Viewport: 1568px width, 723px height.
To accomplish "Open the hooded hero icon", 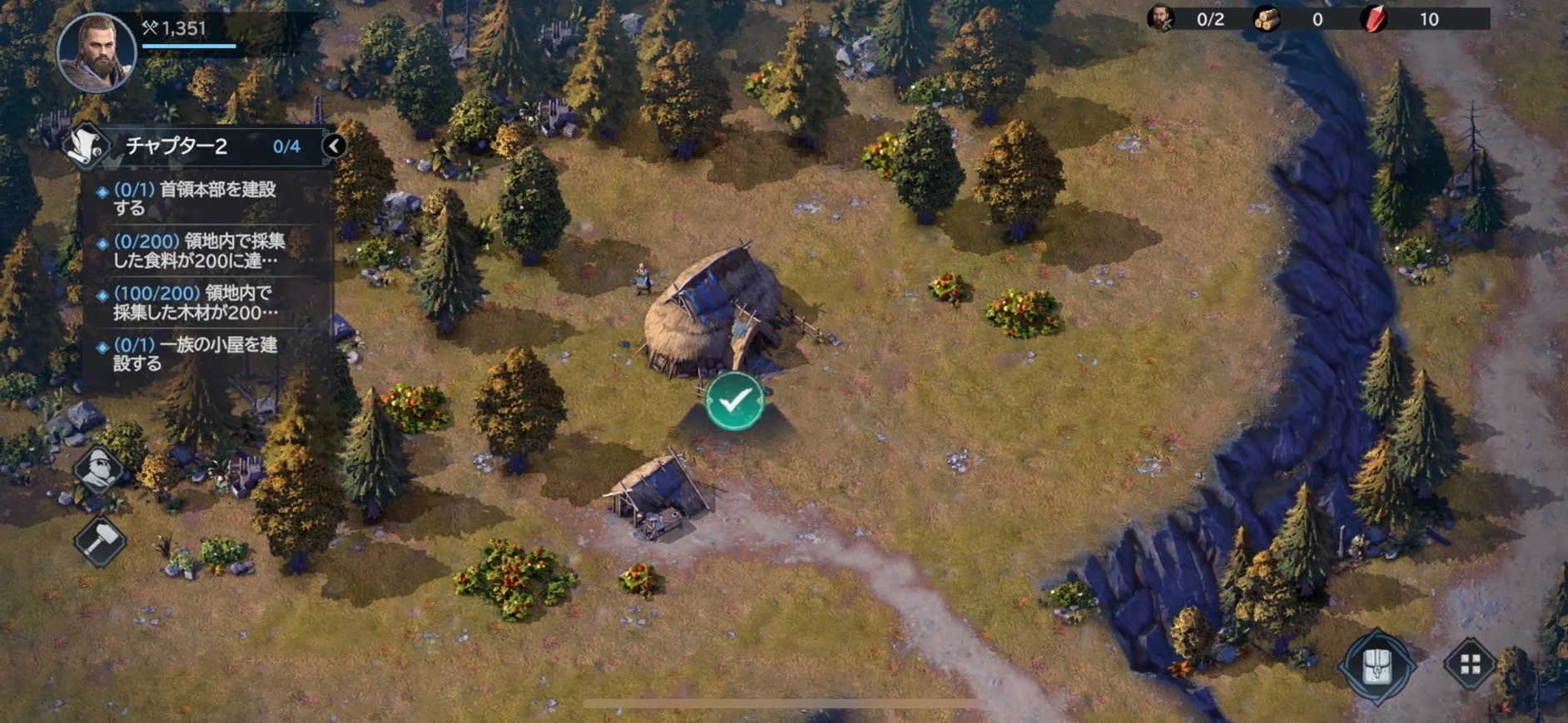I will [x=100, y=468].
